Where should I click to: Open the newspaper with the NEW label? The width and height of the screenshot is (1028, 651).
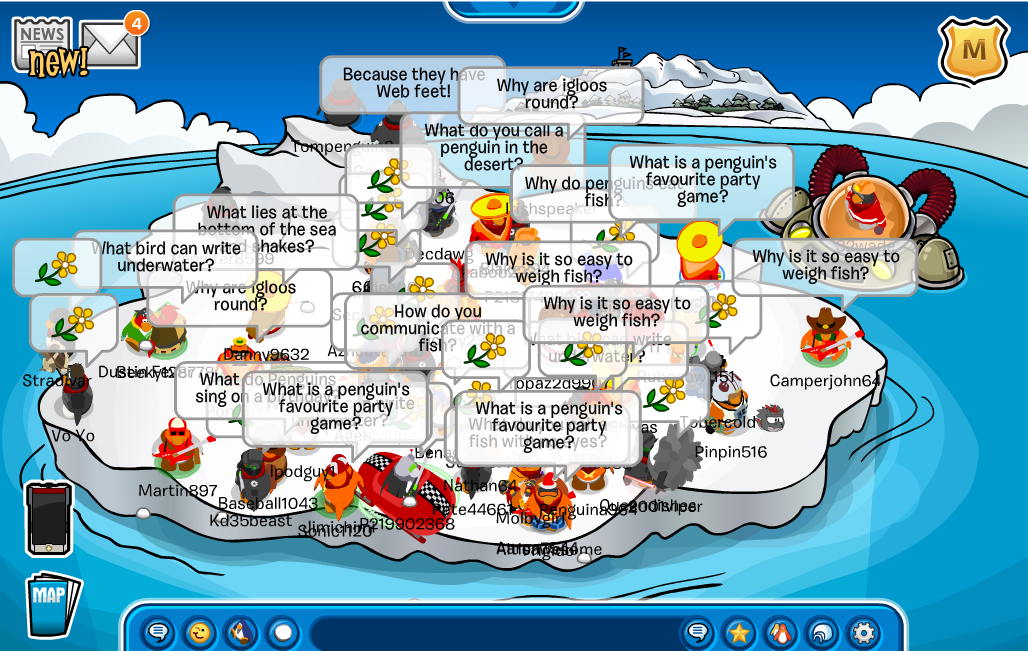pyautogui.click(x=42, y=45)
